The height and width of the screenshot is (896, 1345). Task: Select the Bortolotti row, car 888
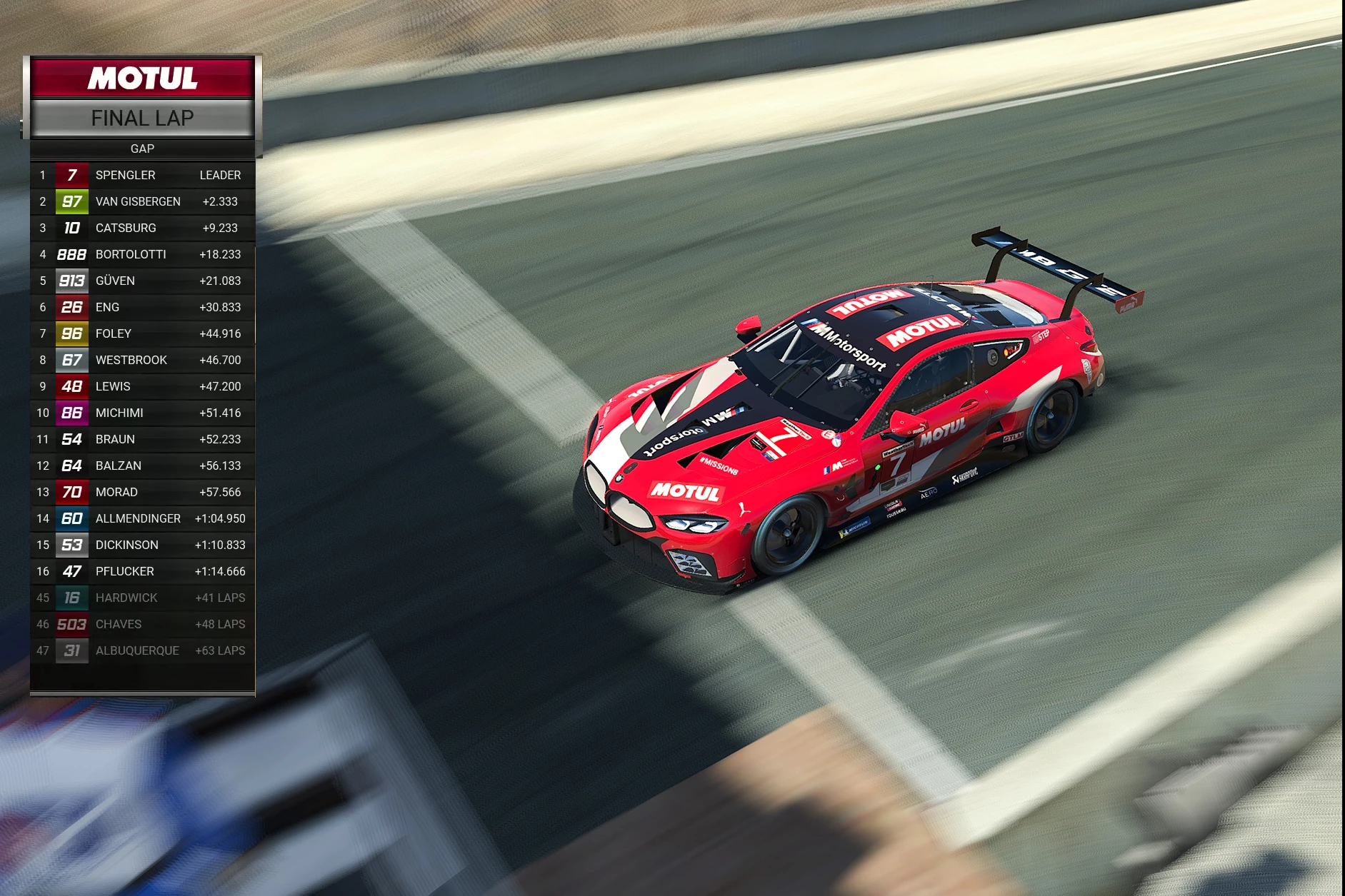142,254
